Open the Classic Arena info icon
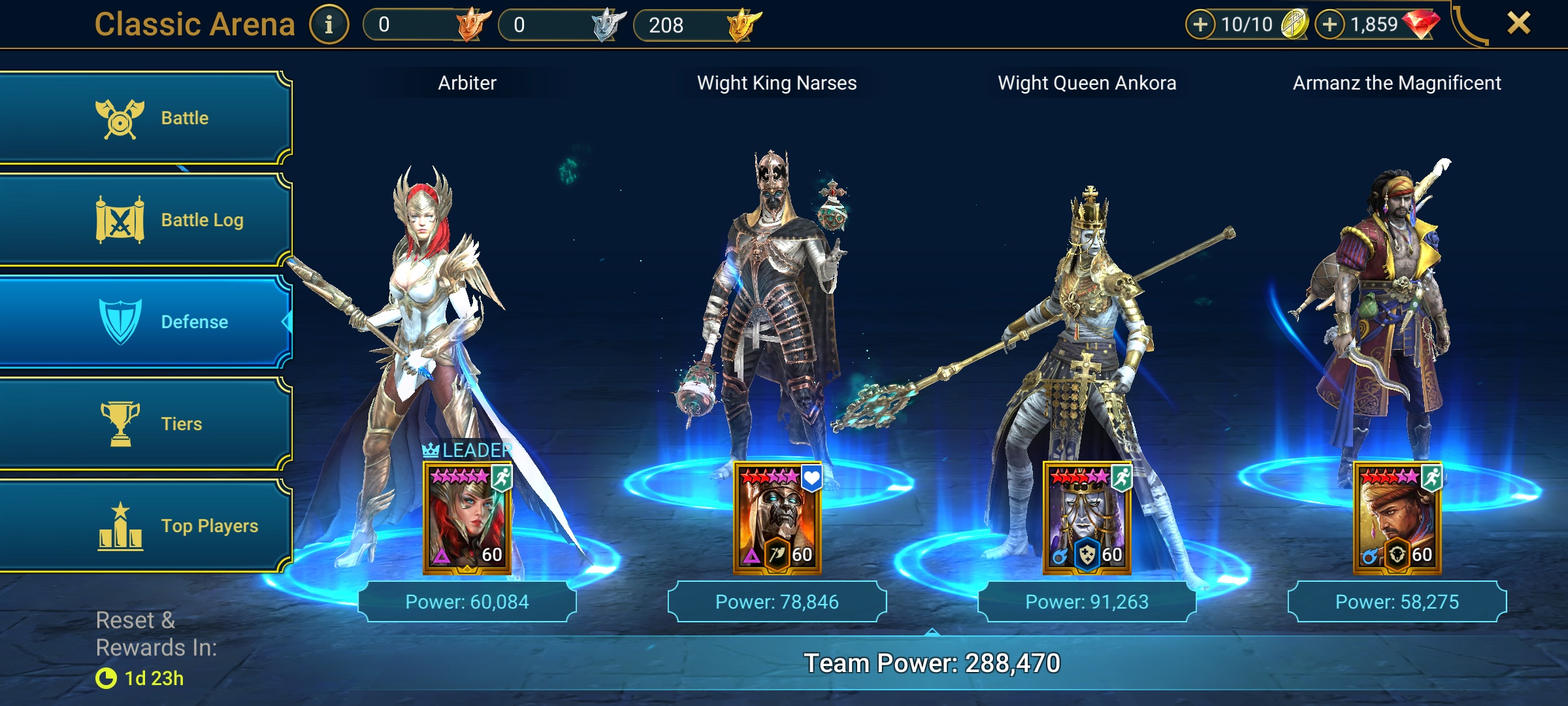Screen dimensions: 1568x706 pyautogui.click(x=329, y=24)
